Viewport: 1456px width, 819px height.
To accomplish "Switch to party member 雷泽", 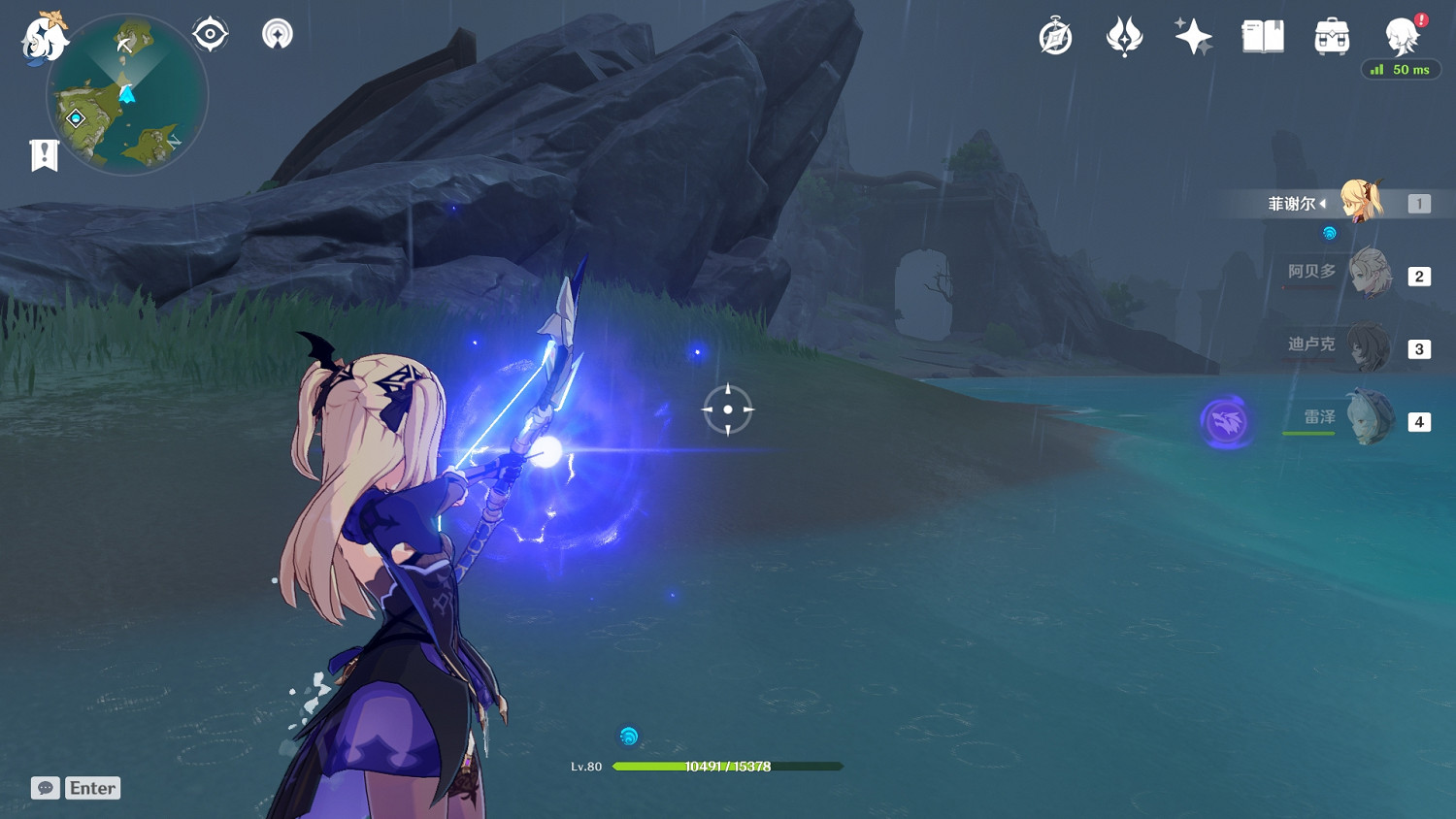I will pyautogui.click(x=1369, y=419).
